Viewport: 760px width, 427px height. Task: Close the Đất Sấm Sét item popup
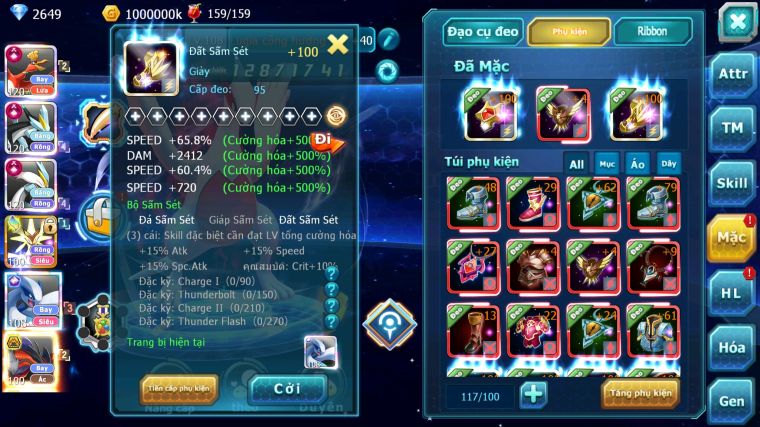click(338, 43)
